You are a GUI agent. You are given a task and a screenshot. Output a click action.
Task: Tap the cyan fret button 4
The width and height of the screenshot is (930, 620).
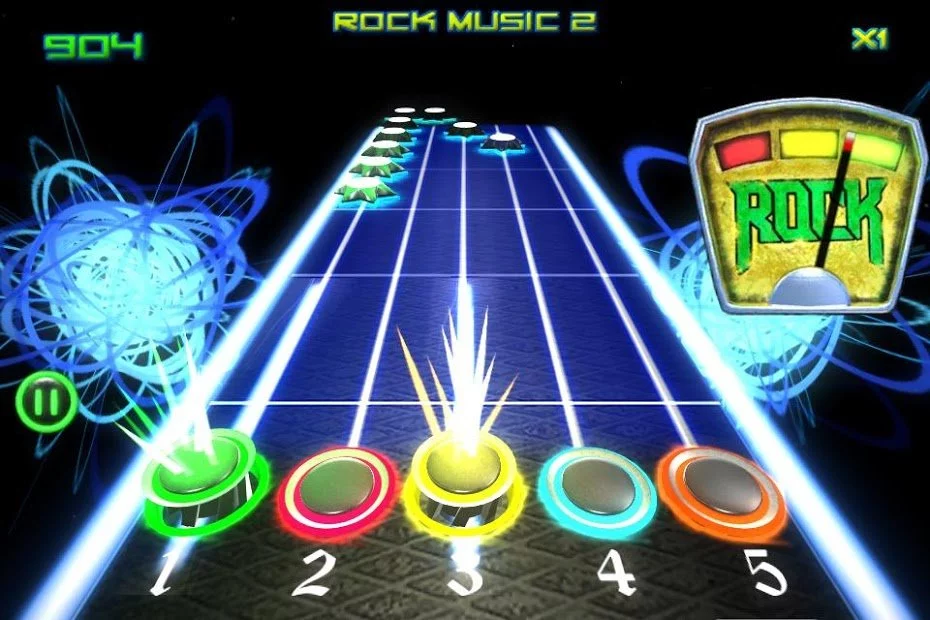coord(598,487)
